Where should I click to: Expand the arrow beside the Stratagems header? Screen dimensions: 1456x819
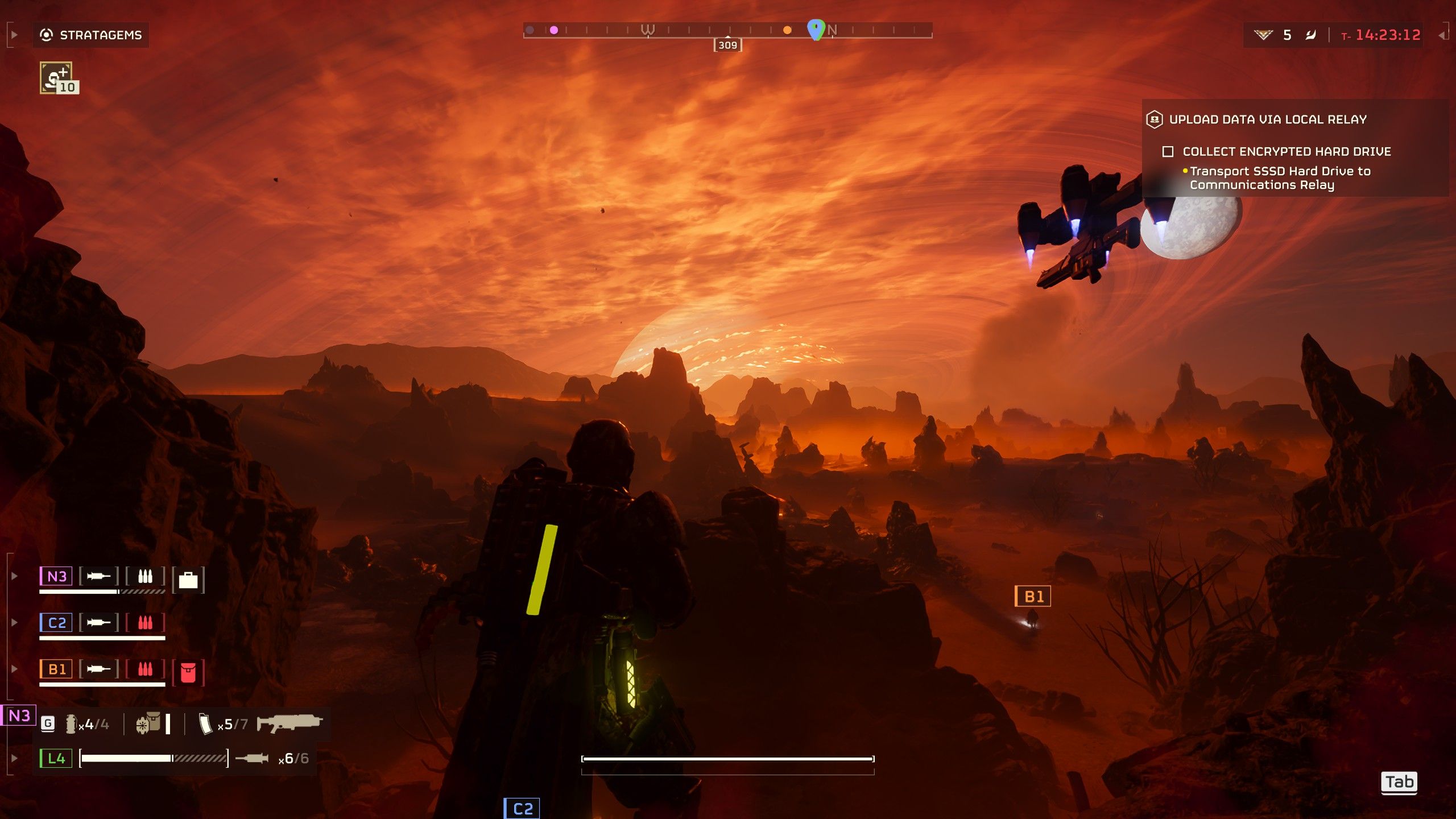tap(14, 35)
